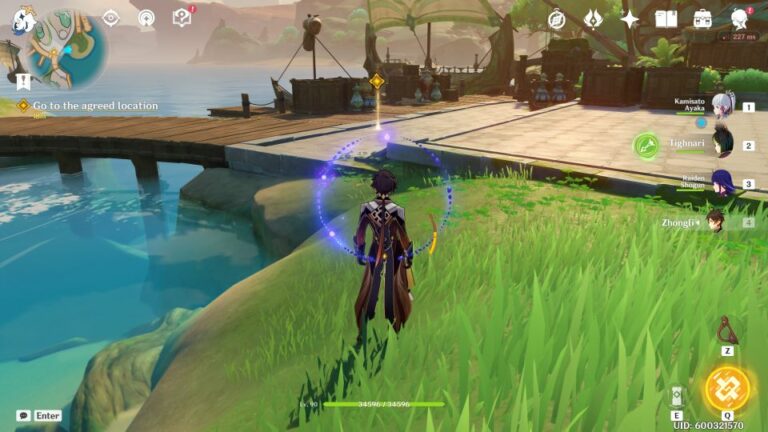The width and height of the screenshot is (768, 432).
Task: Switch to Raiden Shogun in the party
Action: click(x=723, y=182)
